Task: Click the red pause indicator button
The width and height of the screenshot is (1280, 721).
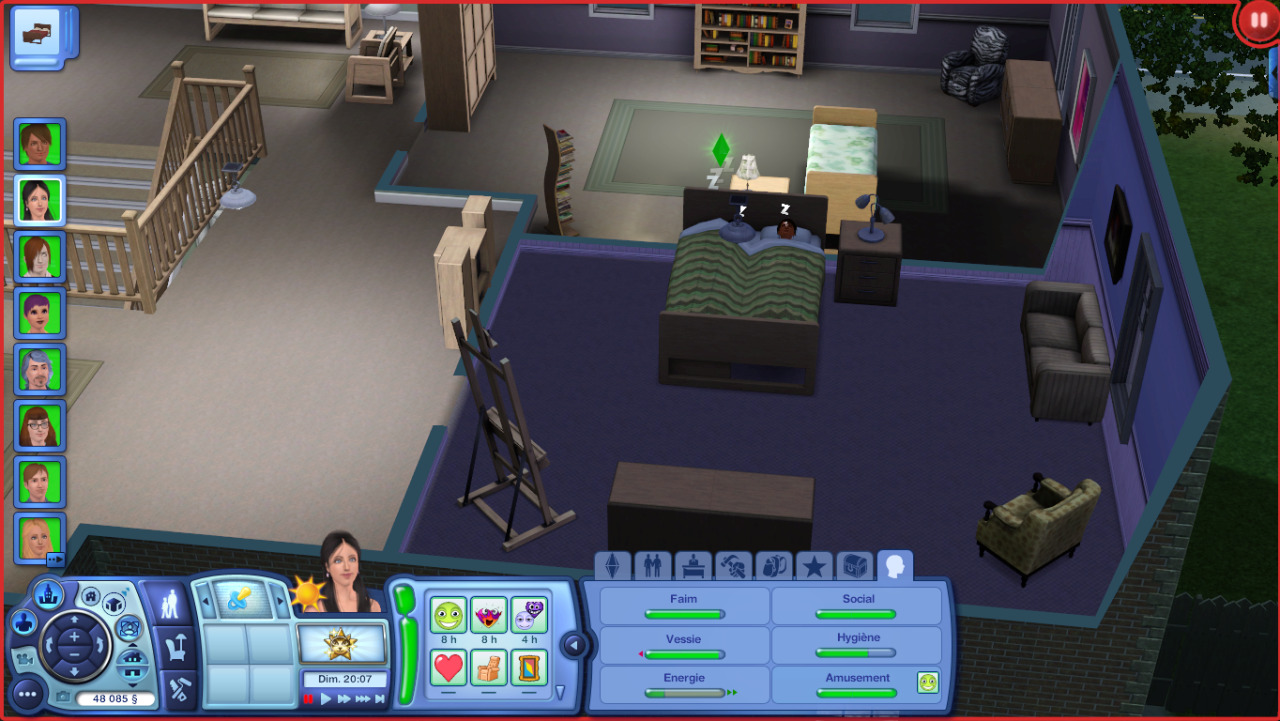Action: pyautogui.click(x=1258, y=20)
